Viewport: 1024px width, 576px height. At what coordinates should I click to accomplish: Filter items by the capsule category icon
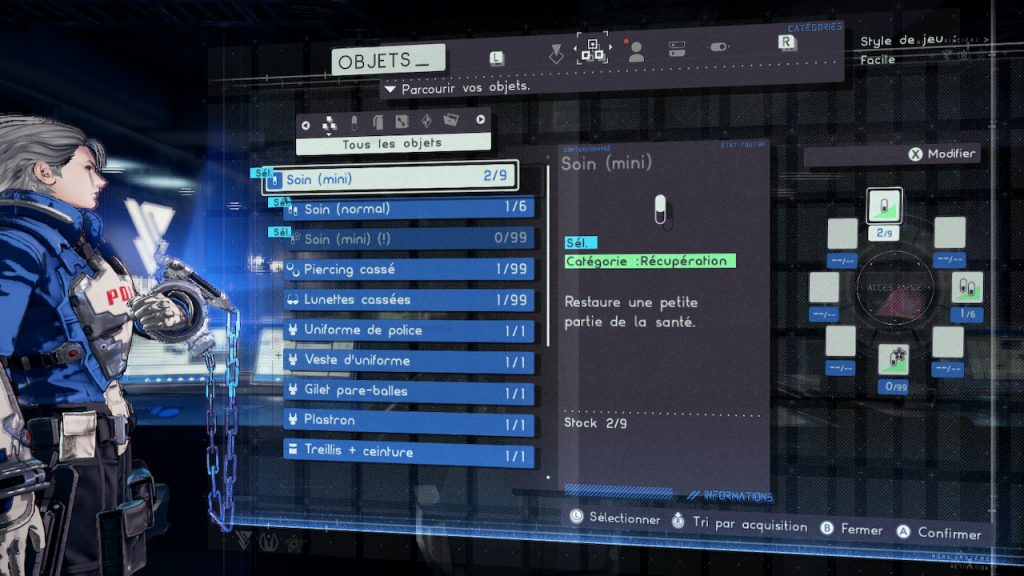point(353,123)
